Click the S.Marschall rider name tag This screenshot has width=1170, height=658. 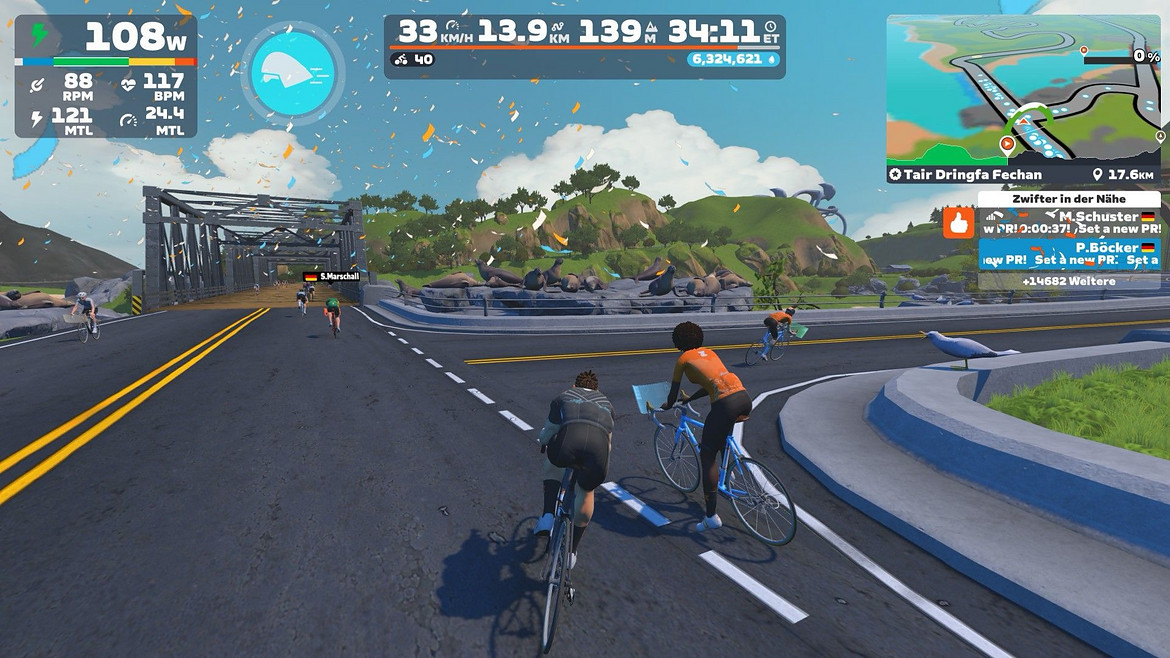(331, 276)
